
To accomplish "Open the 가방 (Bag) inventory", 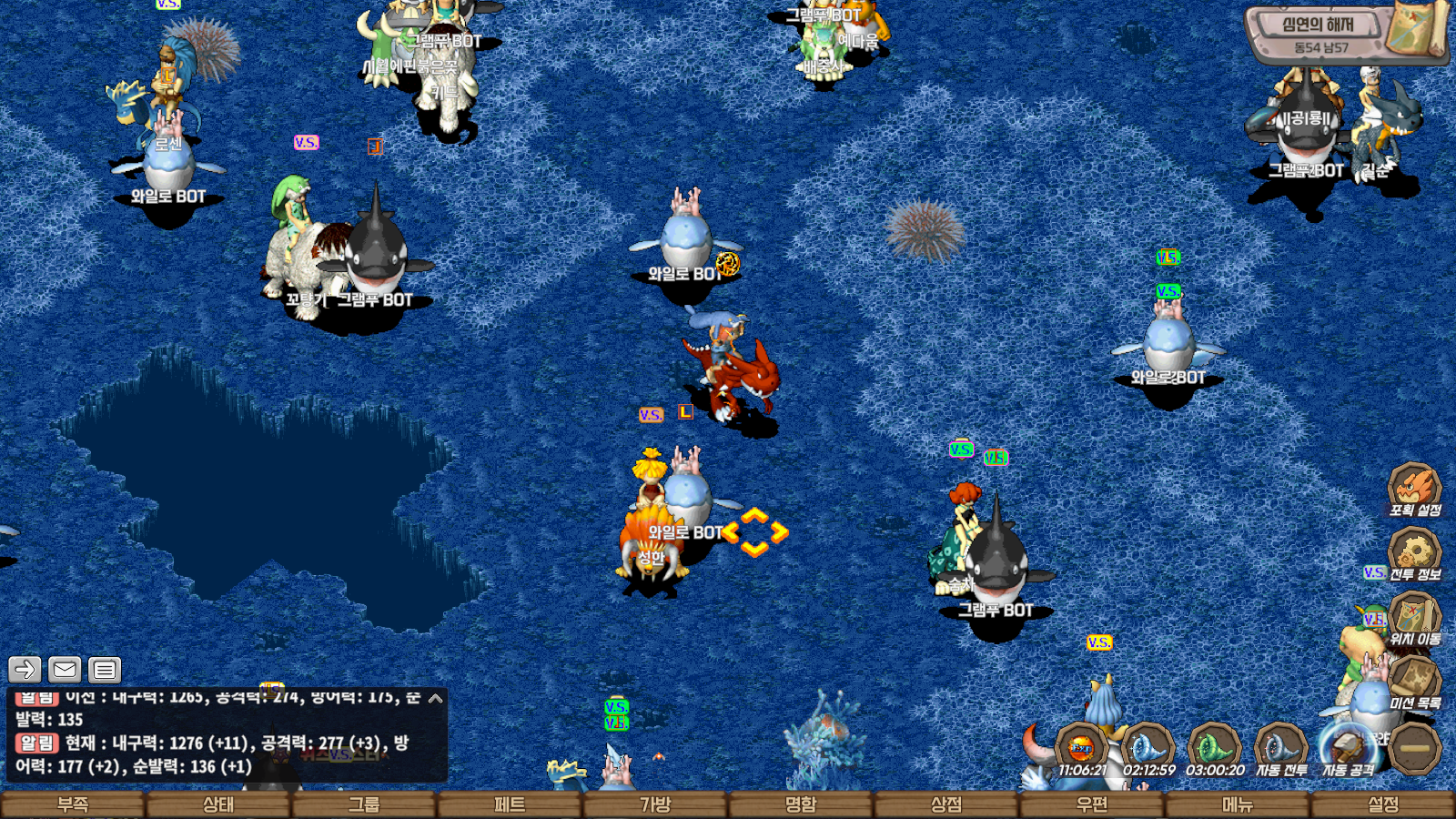I will (655, 804).
